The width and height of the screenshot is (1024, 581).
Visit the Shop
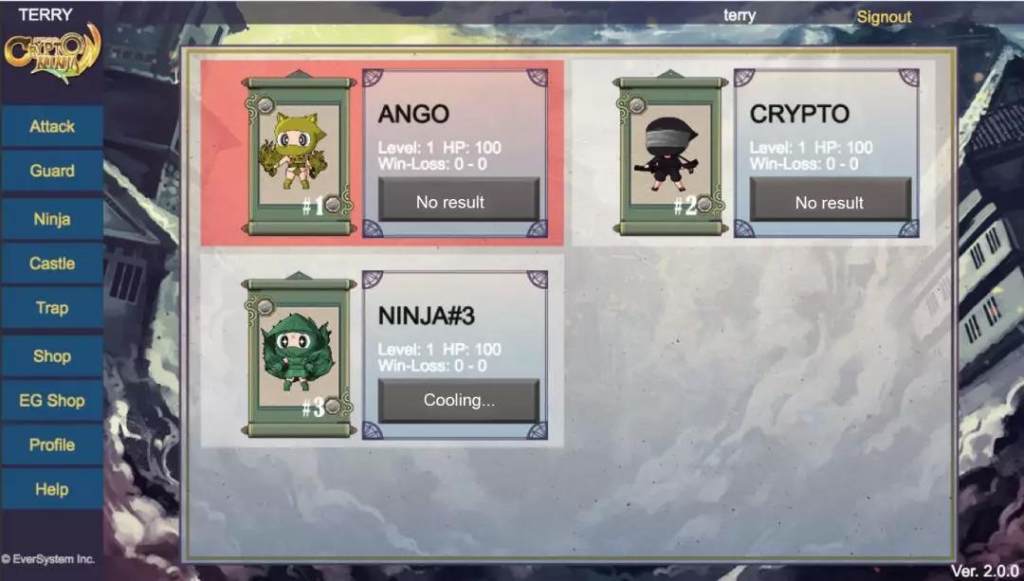[x=52, y=356]
